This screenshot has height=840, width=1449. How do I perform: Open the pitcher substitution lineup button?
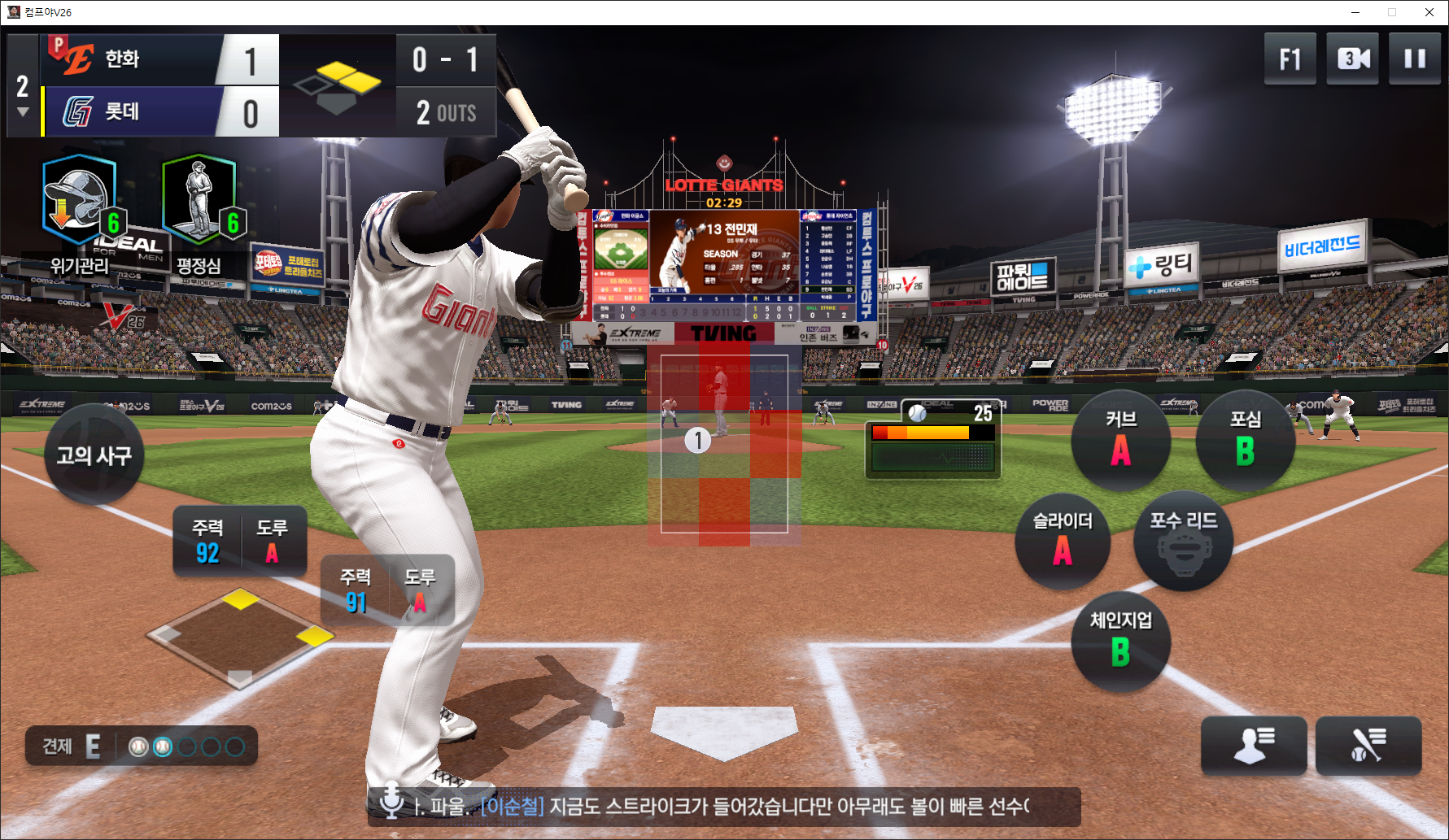click(x=1254, y=745)
